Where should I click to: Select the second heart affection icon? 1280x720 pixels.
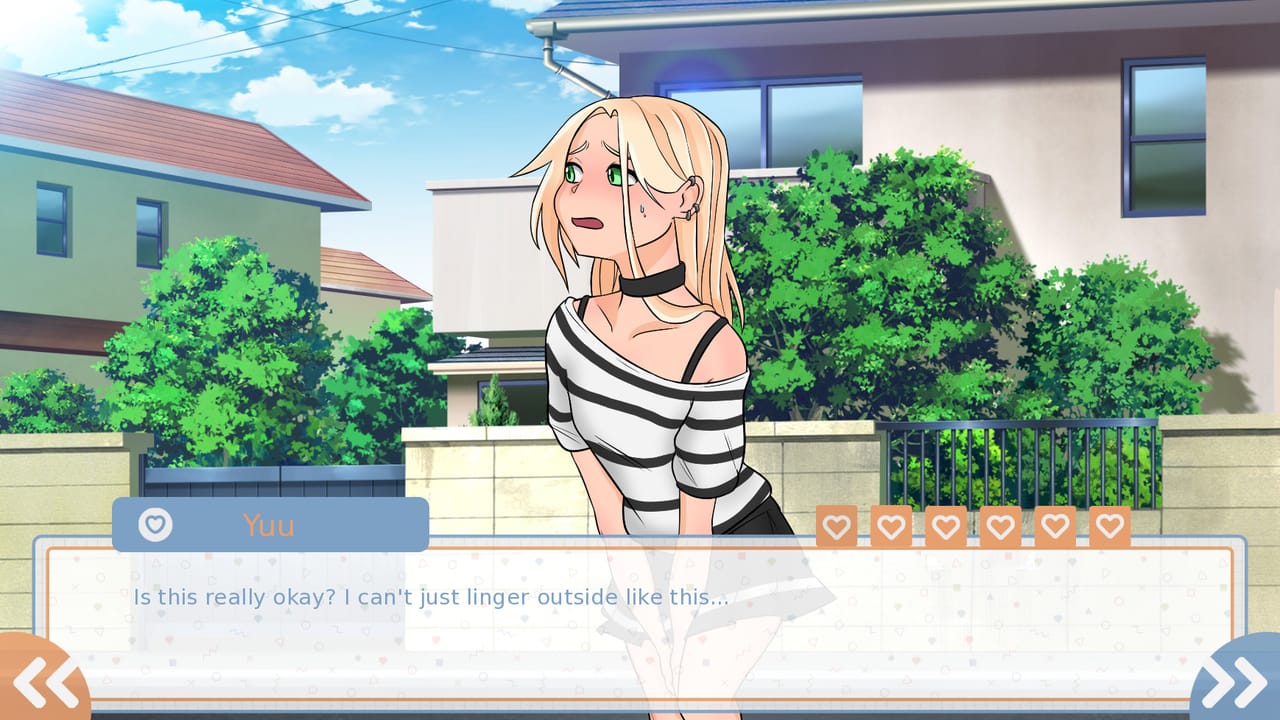click(x=891, y=525)
